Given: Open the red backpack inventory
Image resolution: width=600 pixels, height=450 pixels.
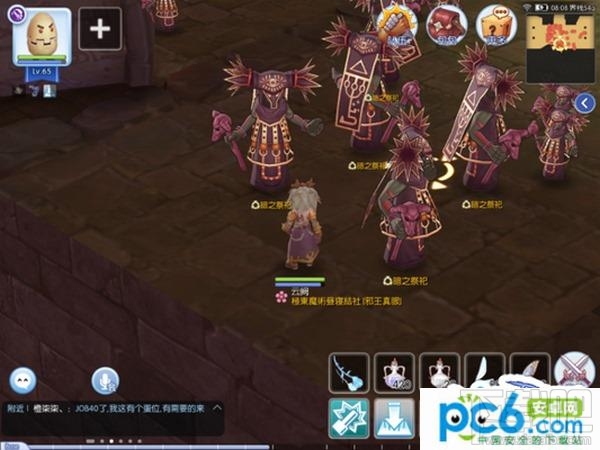Looking at the screenshot, I should [446, 22].
